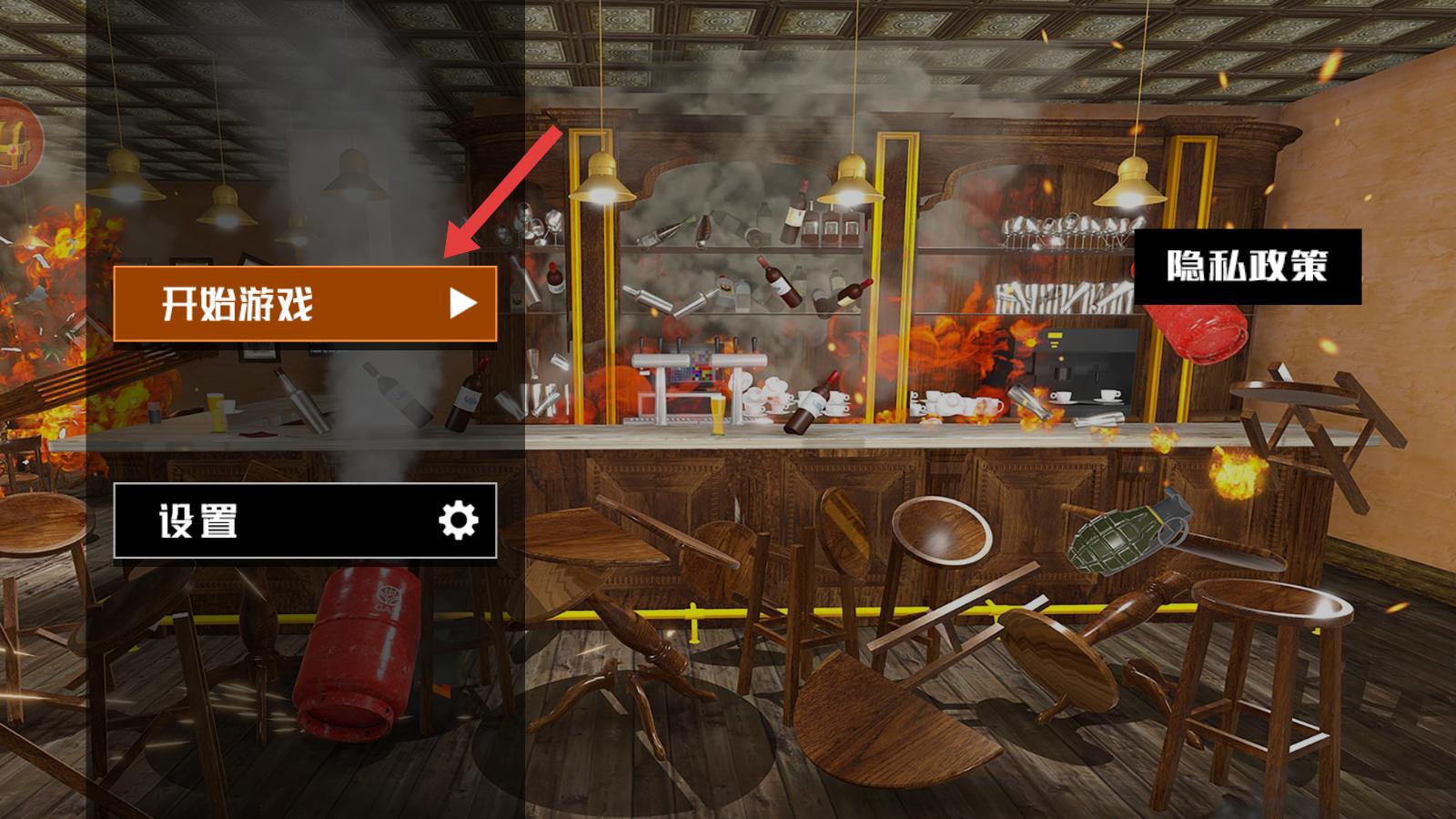View the 隐私政策 privacy policy
This screenshot has height=819, width=1456.
1247,266
